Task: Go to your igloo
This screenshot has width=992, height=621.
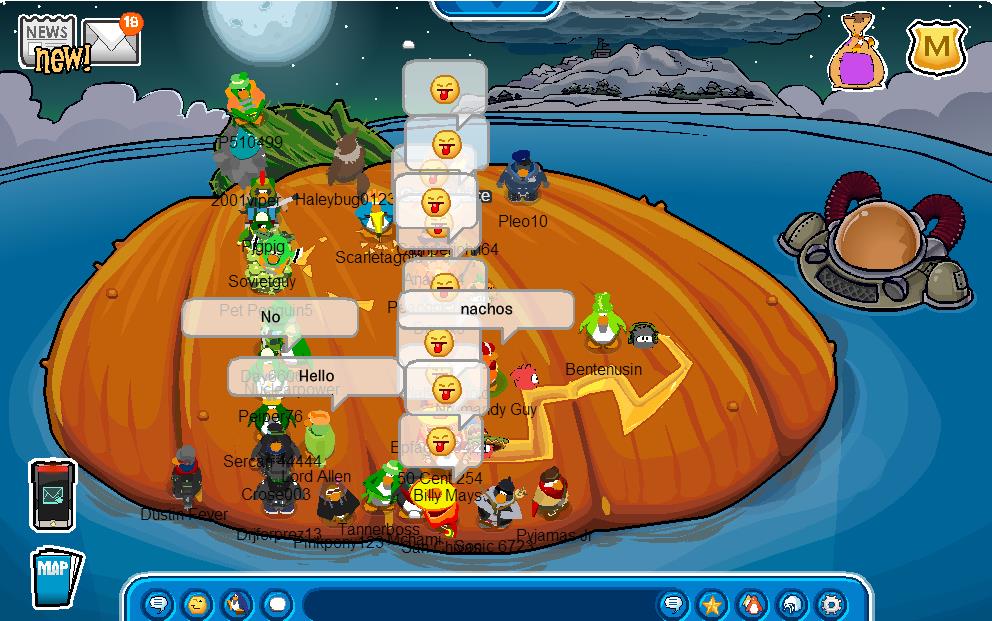Action: pos(790,604)
